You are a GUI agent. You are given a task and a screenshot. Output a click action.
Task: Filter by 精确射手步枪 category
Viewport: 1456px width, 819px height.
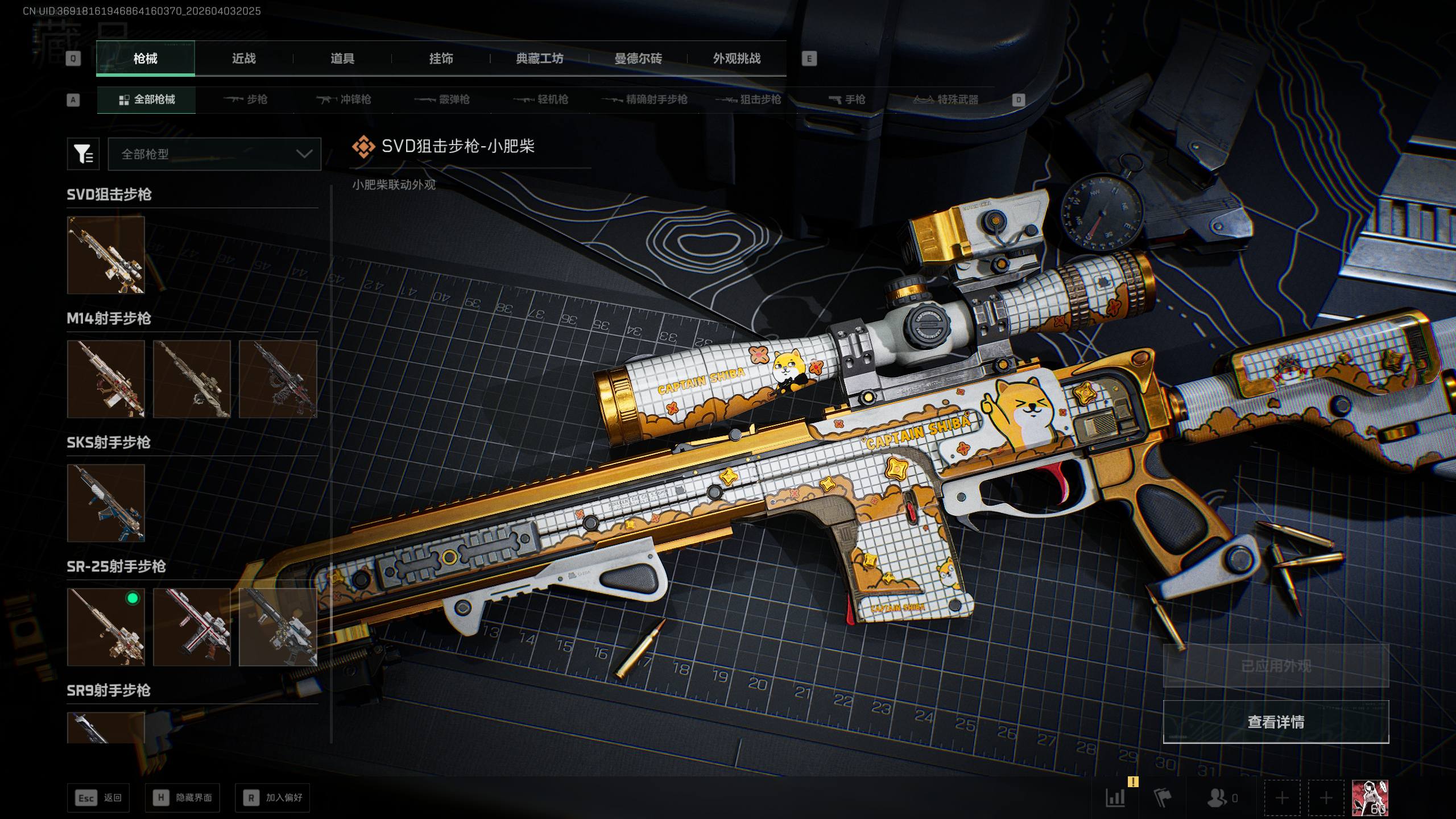click(644, 100)
